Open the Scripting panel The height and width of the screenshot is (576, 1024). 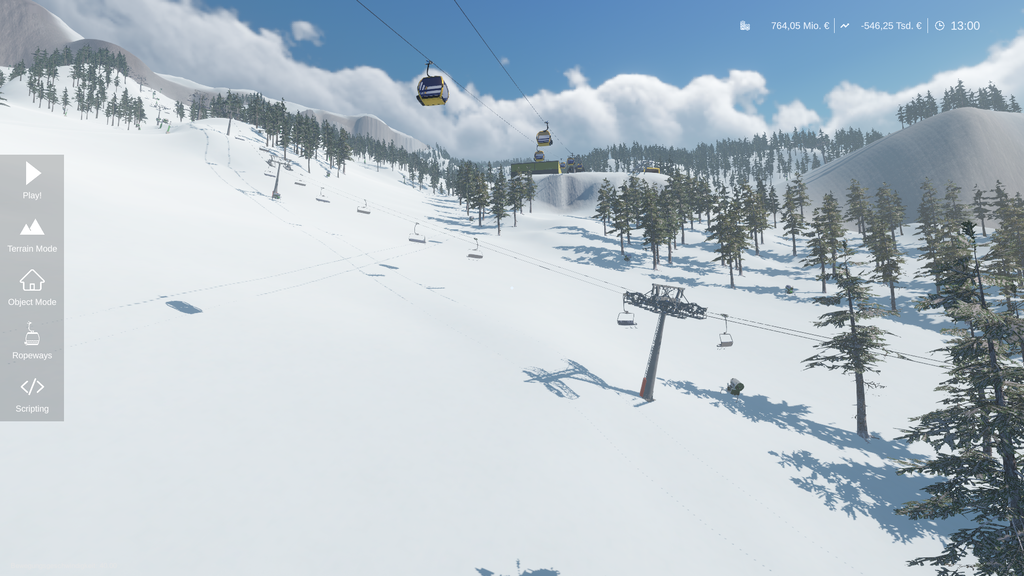32,394
